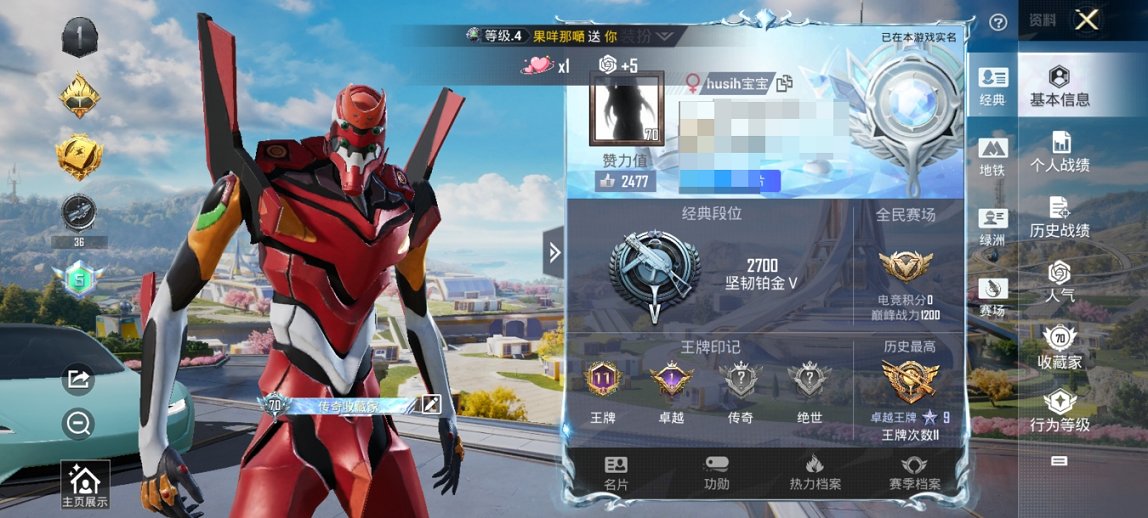
Task: Open the 功勋 merit button
Action: coord(716,473)
